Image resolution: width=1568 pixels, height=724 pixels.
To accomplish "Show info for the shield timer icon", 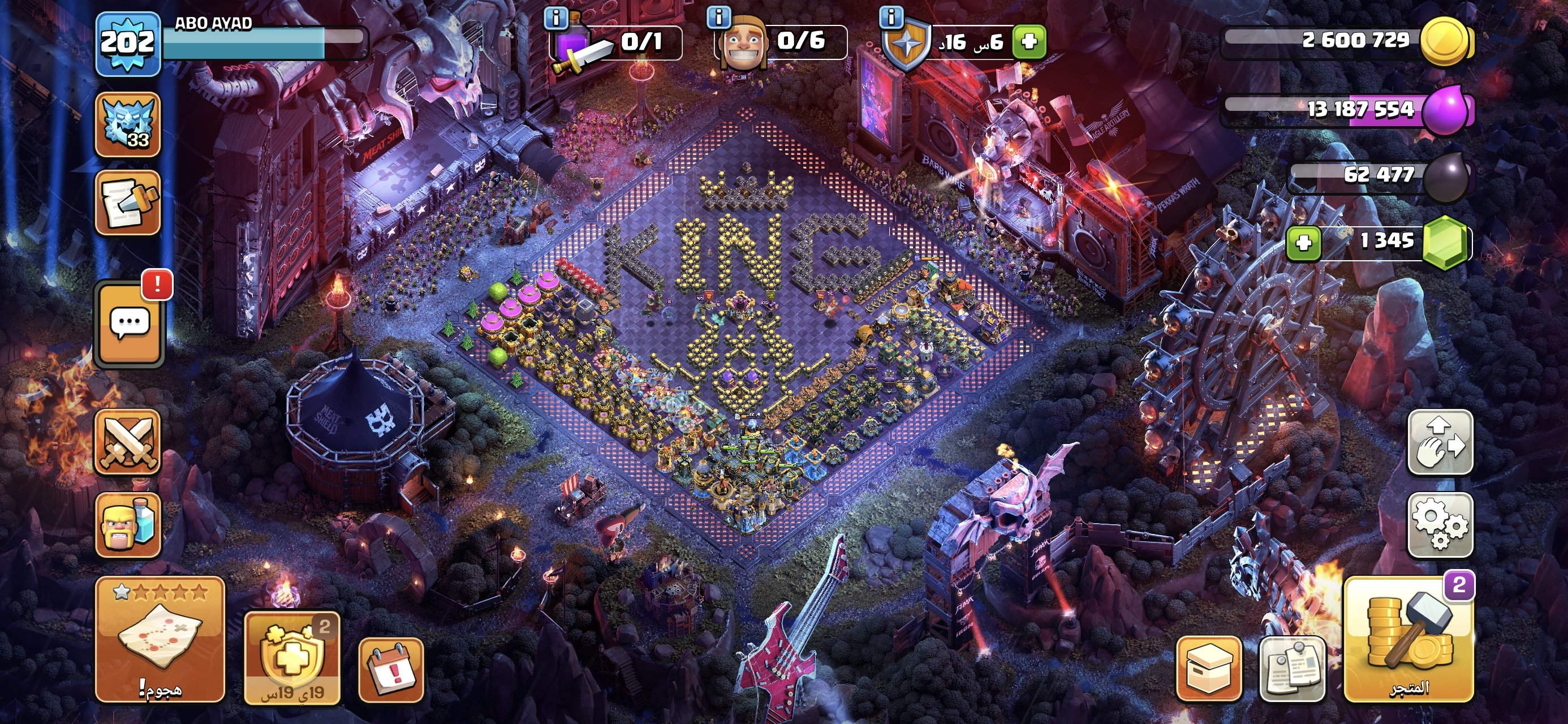I will tap(891, 17).
